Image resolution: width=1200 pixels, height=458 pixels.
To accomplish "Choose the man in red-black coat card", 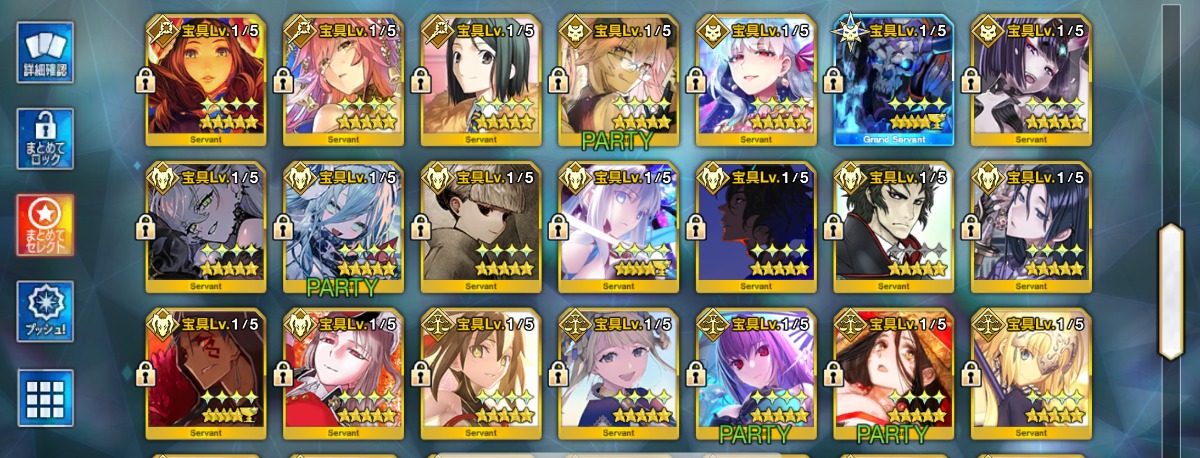I will pos(893,226).
